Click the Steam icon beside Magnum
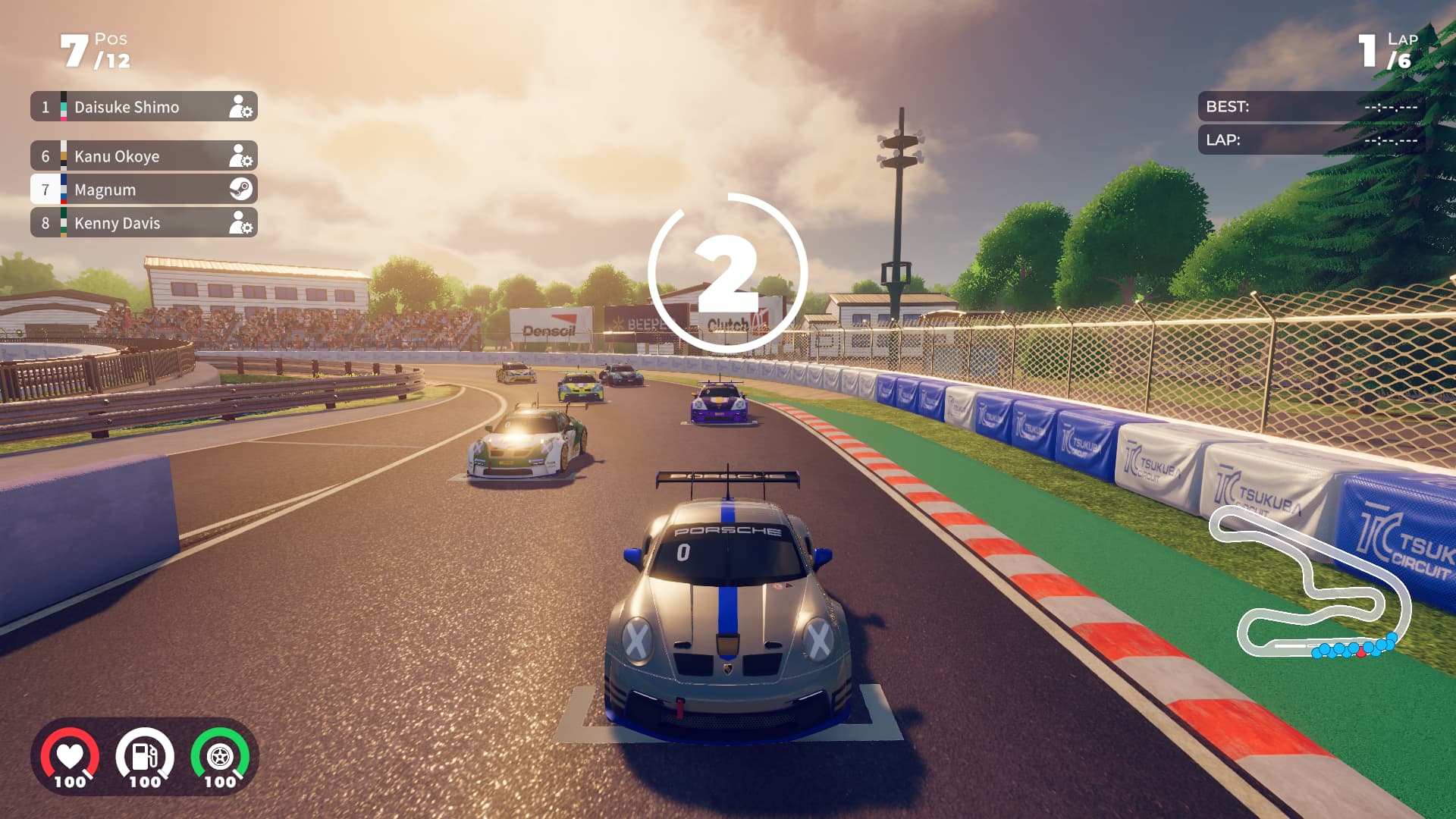This screenshot has width=1456, height=819. (x=241, y=189)
